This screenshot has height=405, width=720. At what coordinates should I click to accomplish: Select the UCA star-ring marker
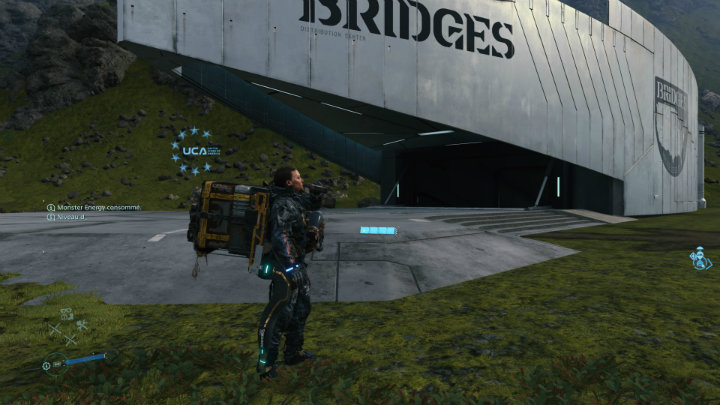pyautogui.click(x=192, y=150)
